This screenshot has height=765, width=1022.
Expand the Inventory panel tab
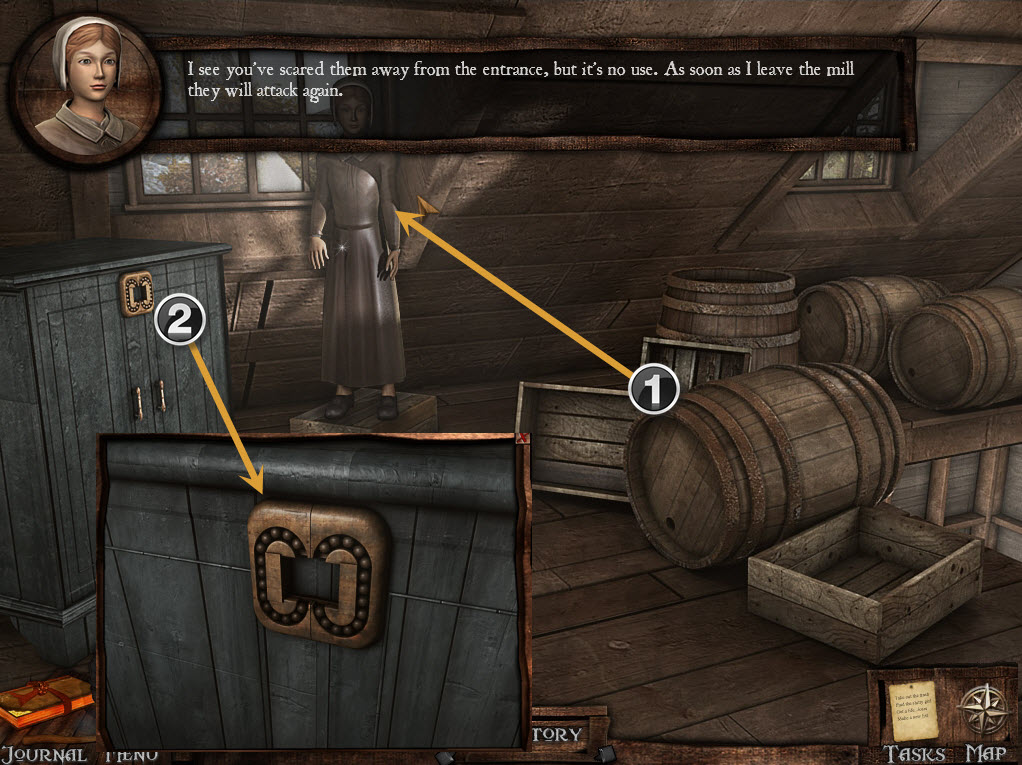click(560, 734)
